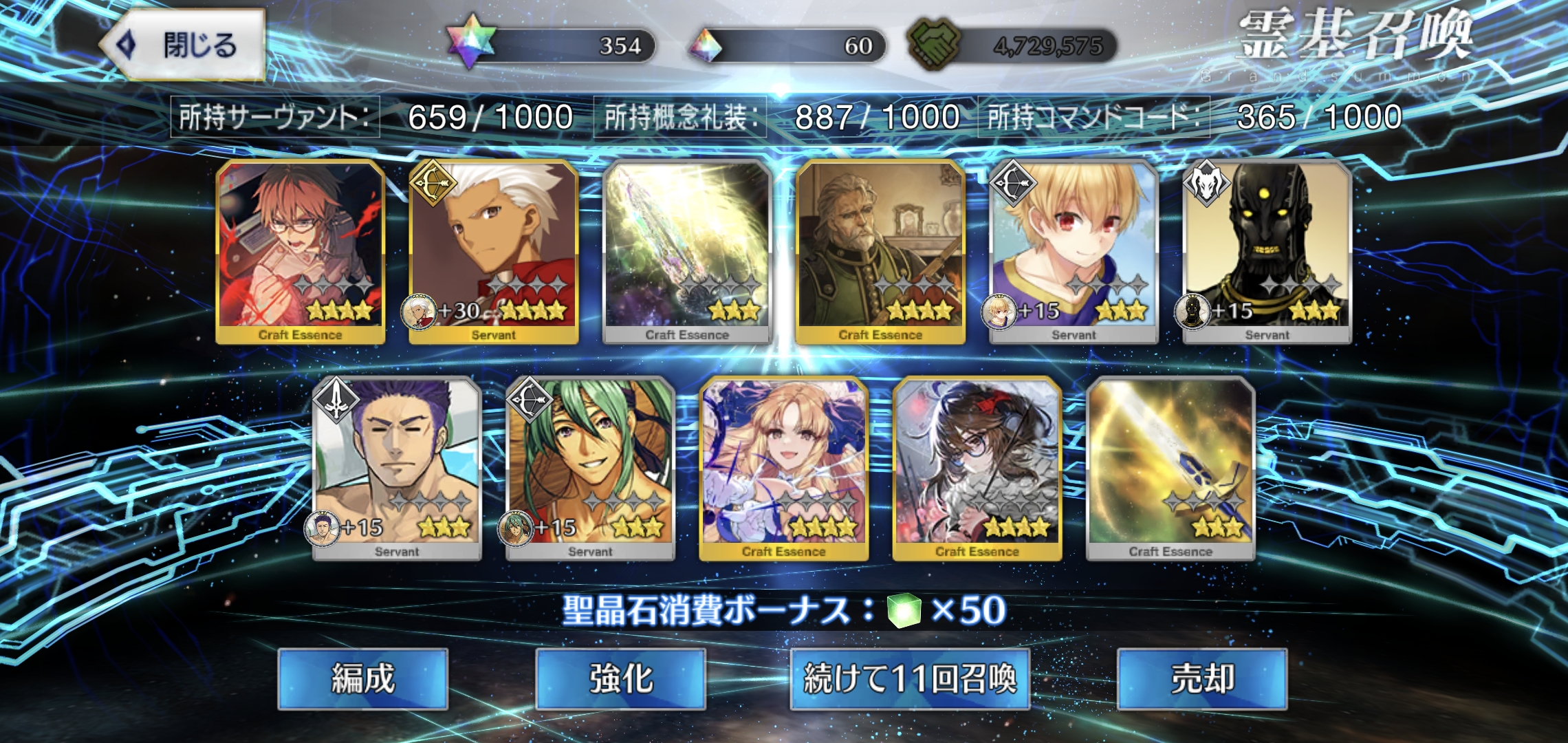Viewport: 1568px width, 743px height.
Task: Go to 強化 enhancement screen
Action: tap(620, 679)
